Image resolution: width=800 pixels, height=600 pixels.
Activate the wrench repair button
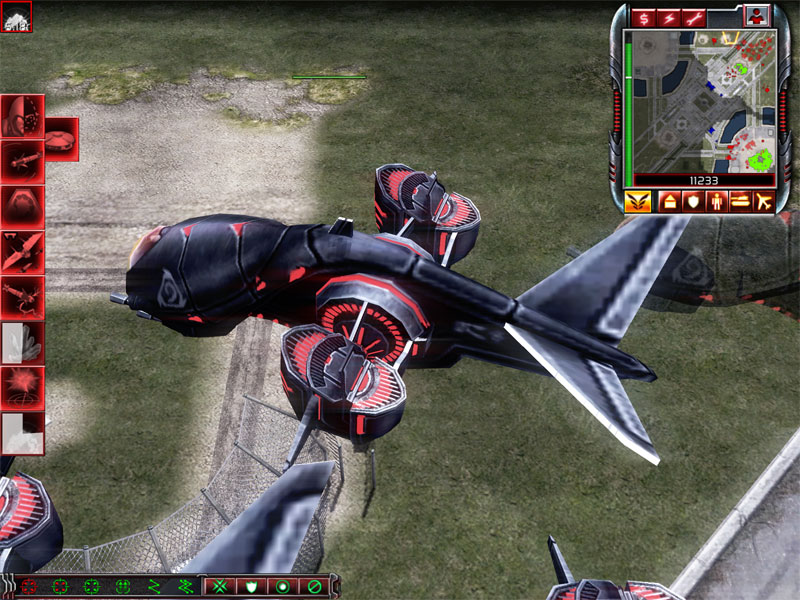pos(693,18)
